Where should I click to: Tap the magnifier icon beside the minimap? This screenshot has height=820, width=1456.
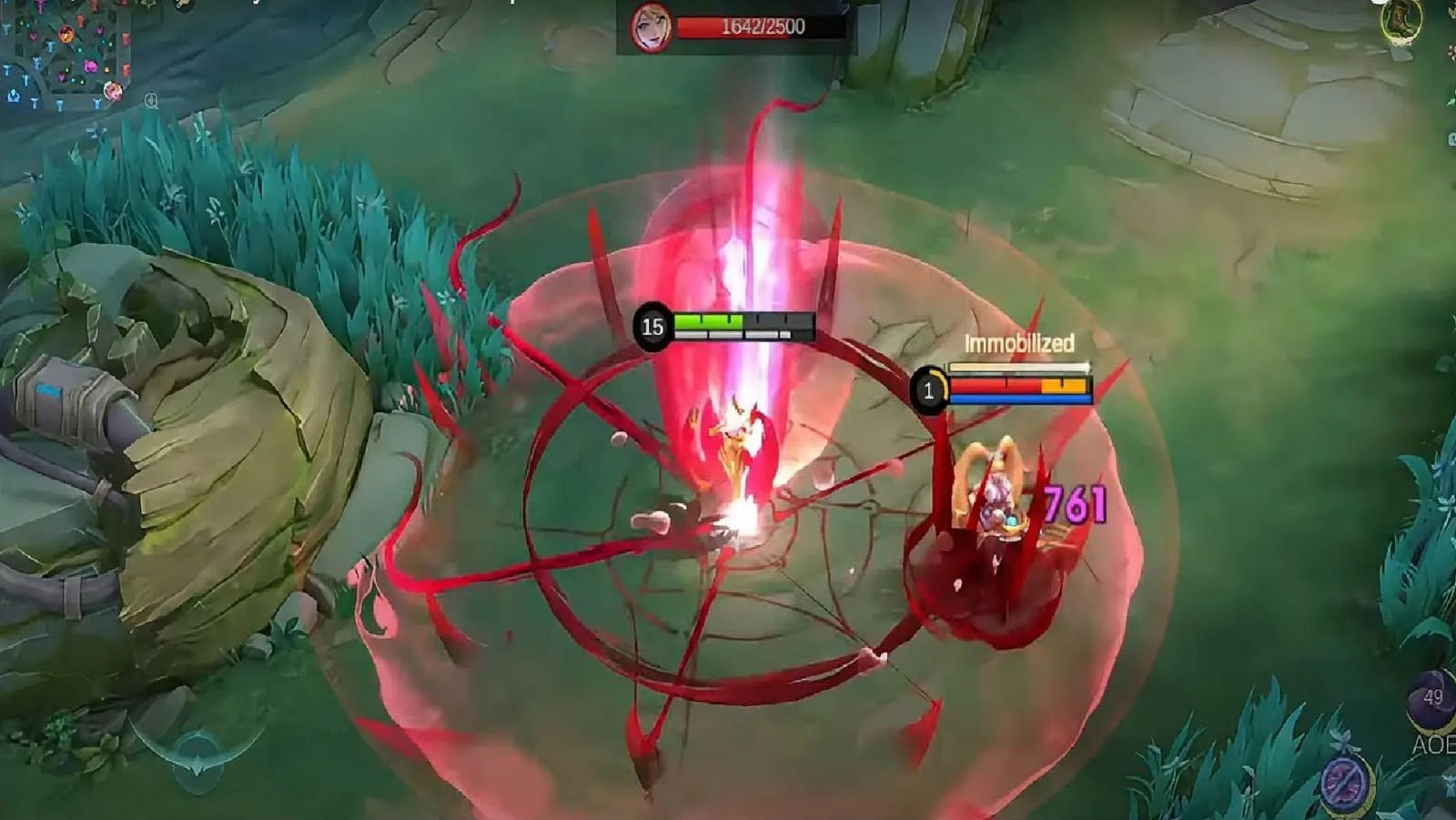click(151, 102)
